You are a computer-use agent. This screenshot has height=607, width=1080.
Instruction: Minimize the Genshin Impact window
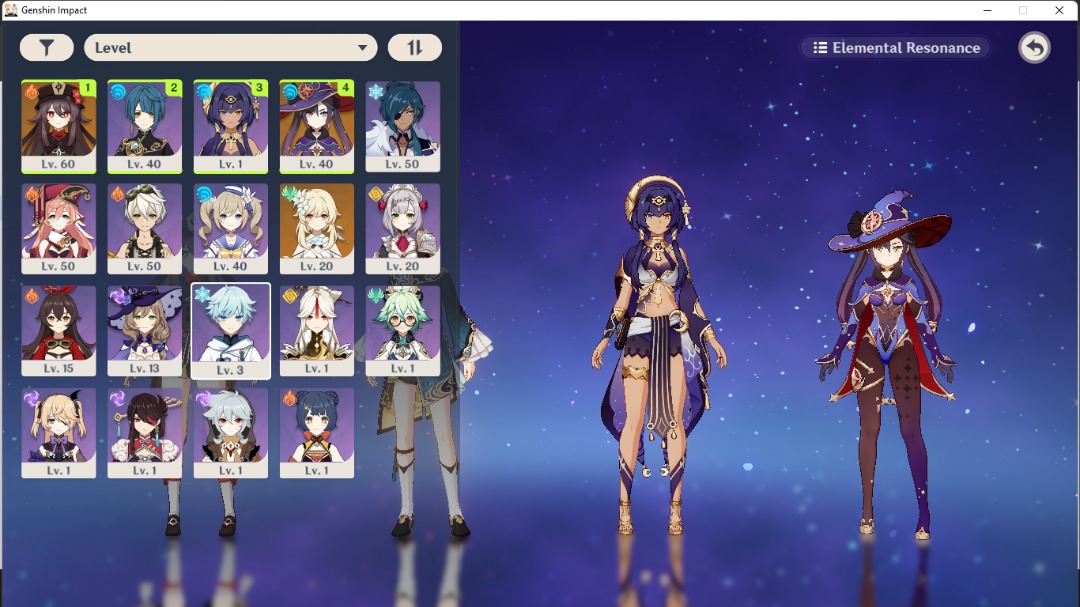click(x=986, y=10)
